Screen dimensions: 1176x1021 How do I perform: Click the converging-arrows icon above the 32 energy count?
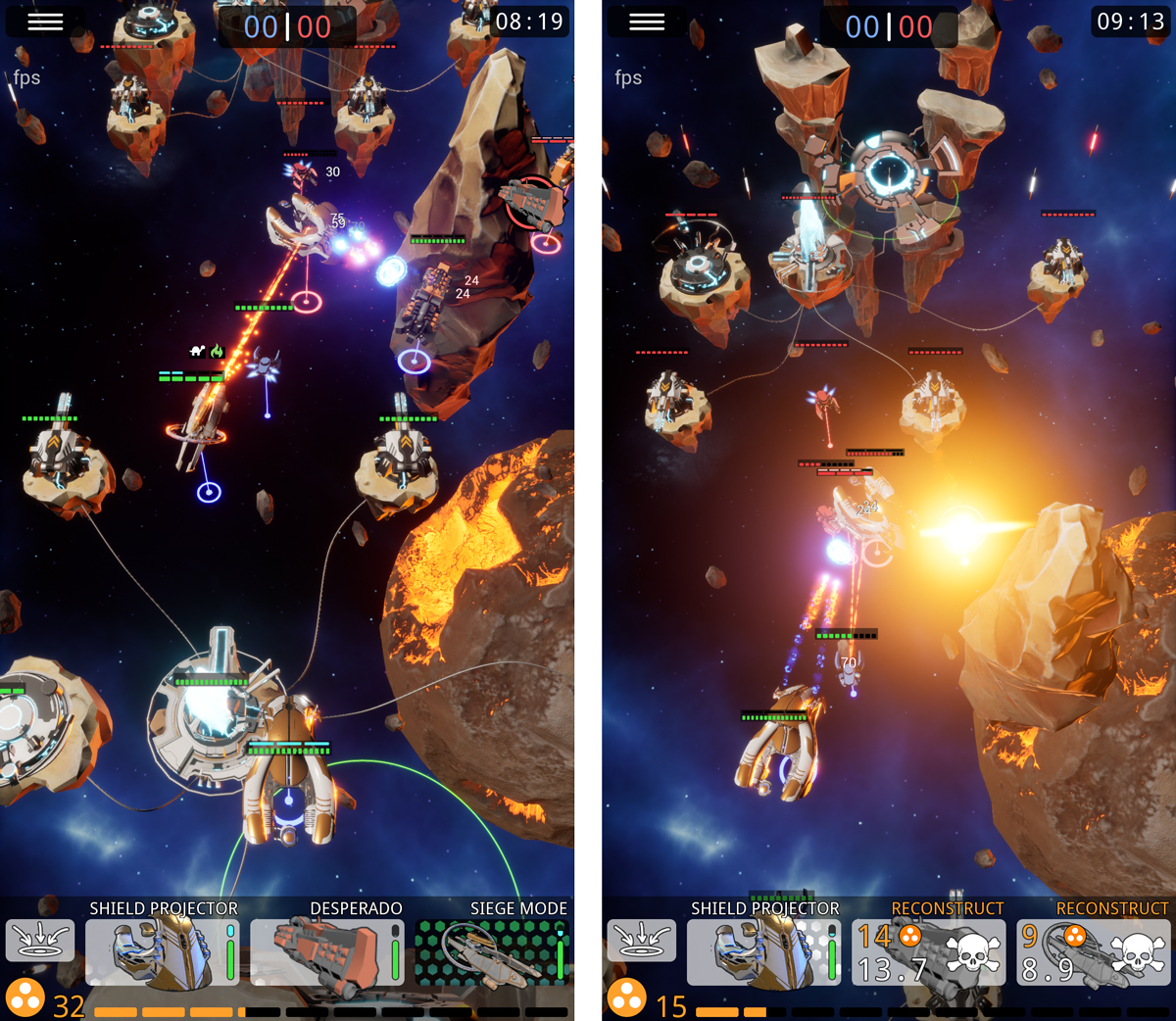tap(40, 941)
